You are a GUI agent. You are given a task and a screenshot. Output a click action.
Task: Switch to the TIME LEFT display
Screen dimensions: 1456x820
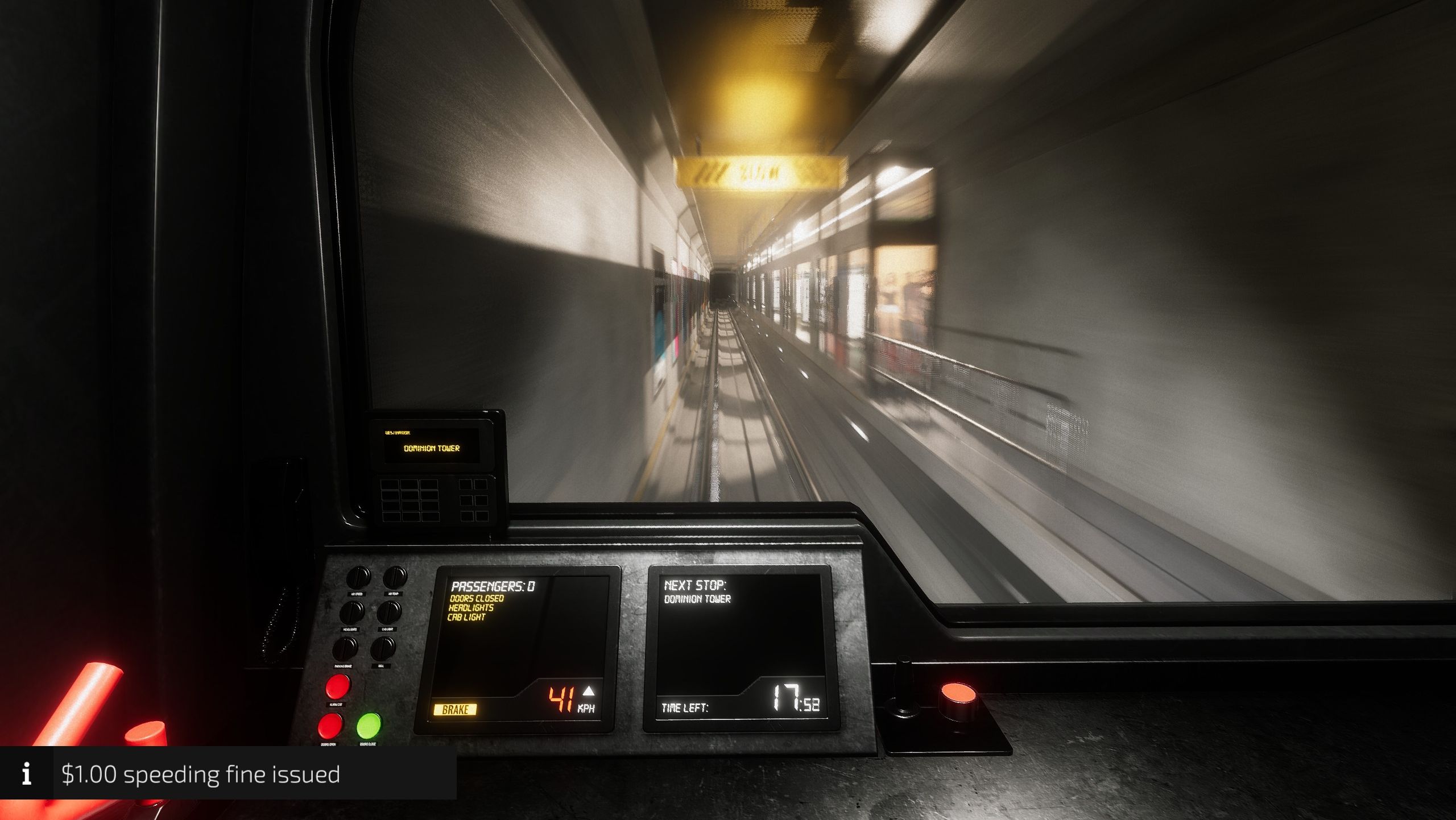(739, 708)
